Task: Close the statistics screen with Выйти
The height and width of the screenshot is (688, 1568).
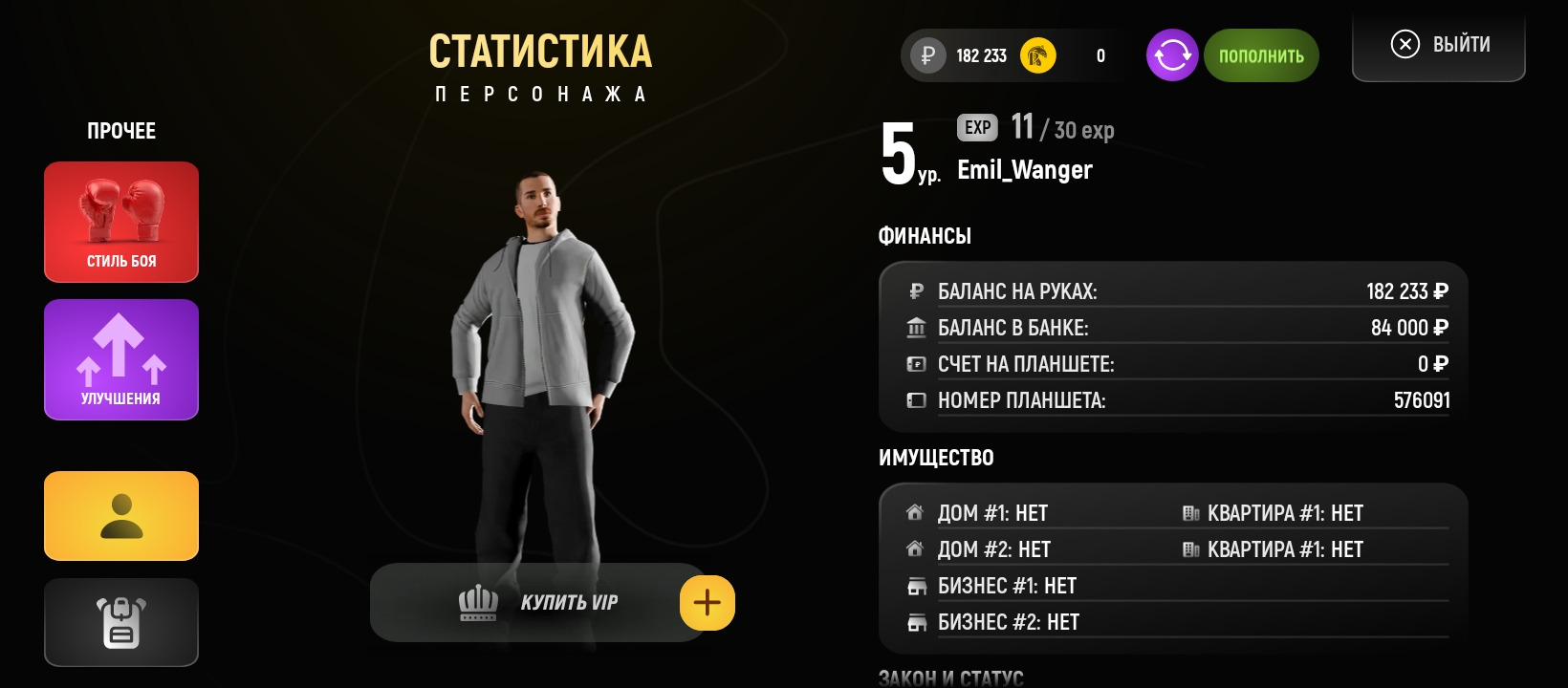Action: pos(1439,45)
